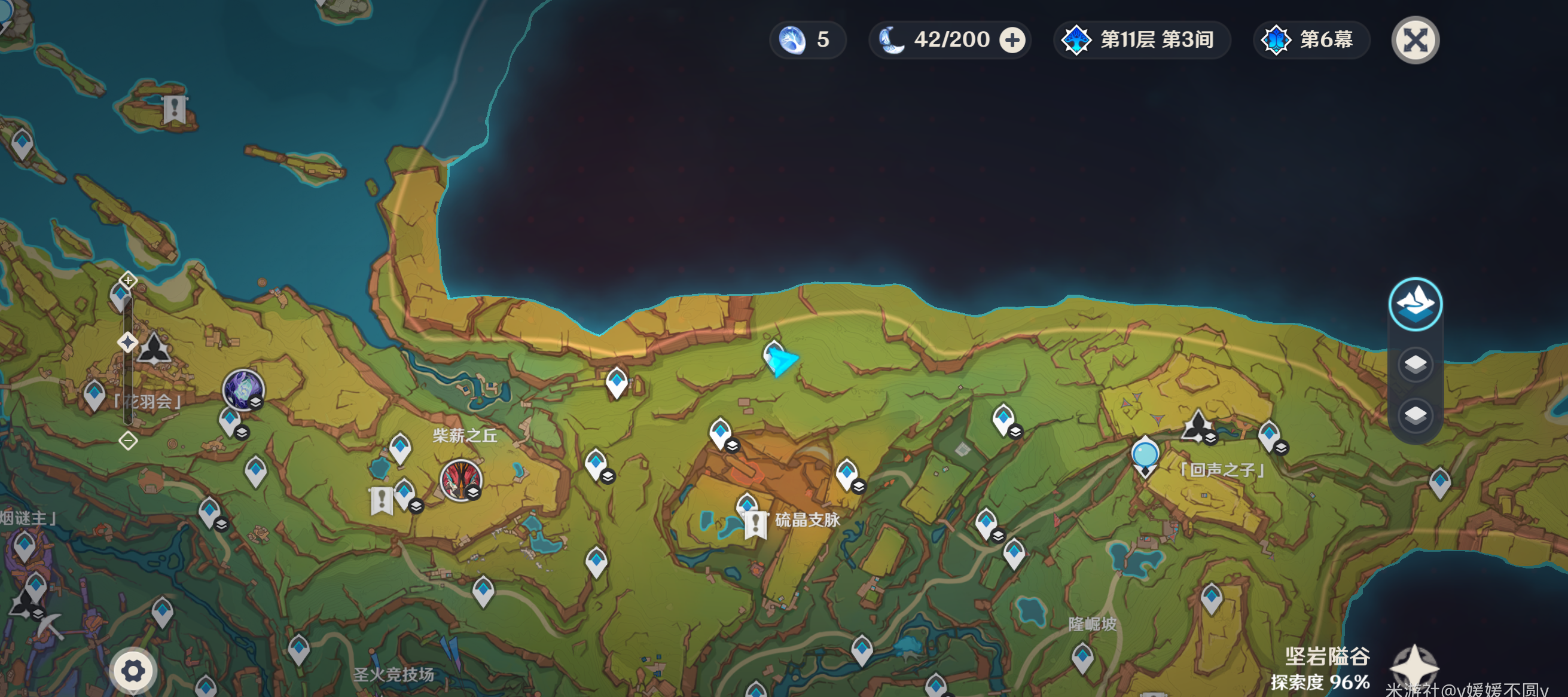The height and width of the screenshot is (697, 1568).
Task: Open the 第6幕 theater shortcut
Action: pos(1311,41)
